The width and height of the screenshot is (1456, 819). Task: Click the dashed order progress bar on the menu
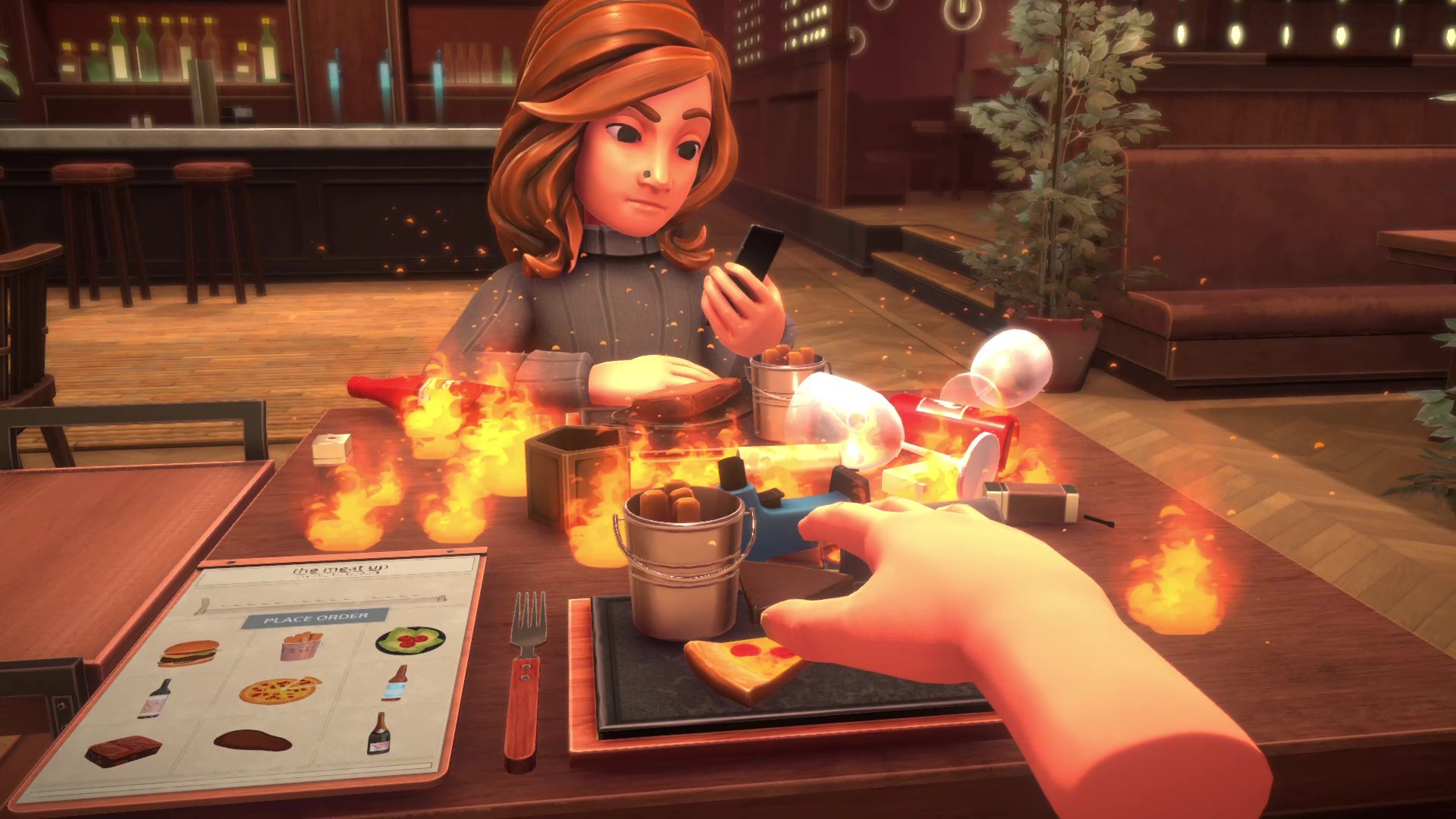[316, 601]
